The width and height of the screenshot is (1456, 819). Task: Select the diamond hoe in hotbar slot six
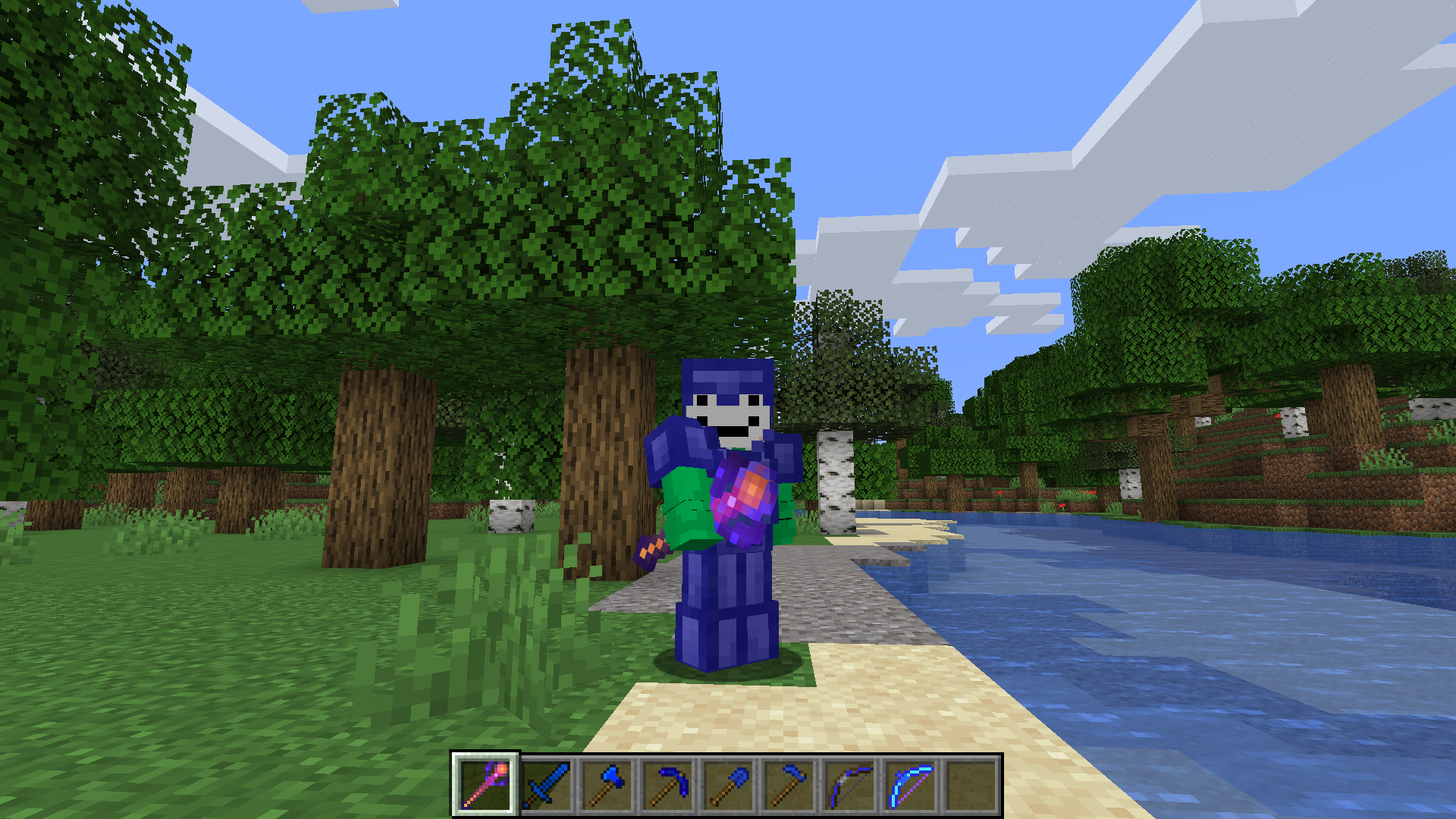click(789, 784)
